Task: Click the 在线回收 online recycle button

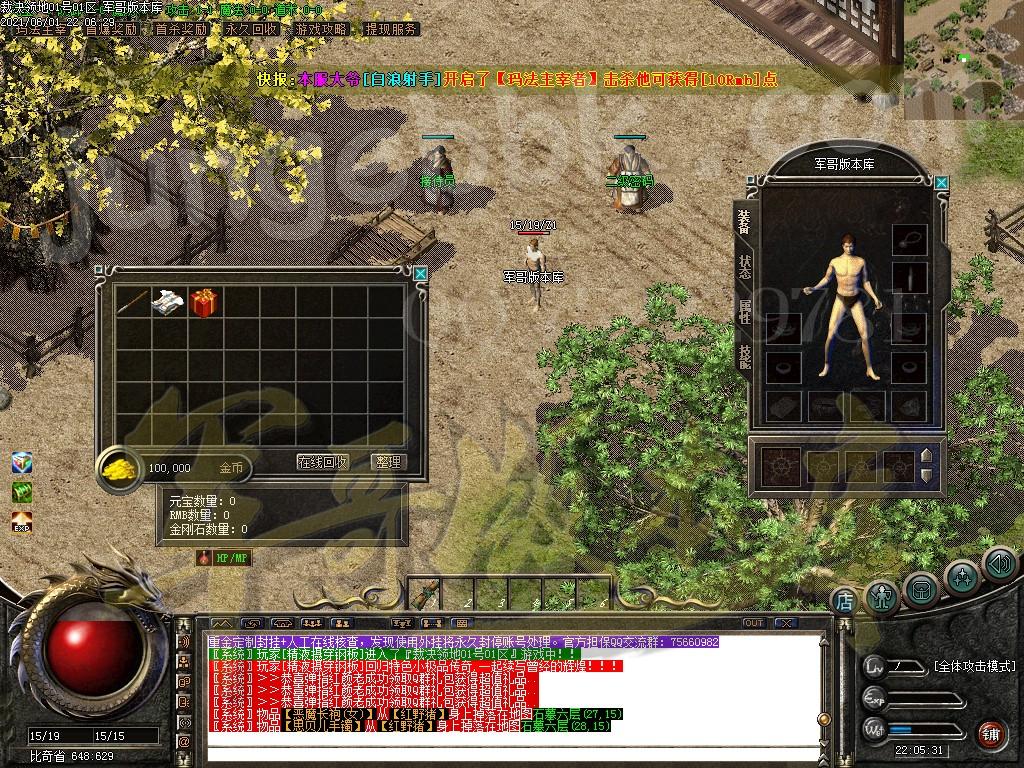Action: tap(323, 462)
